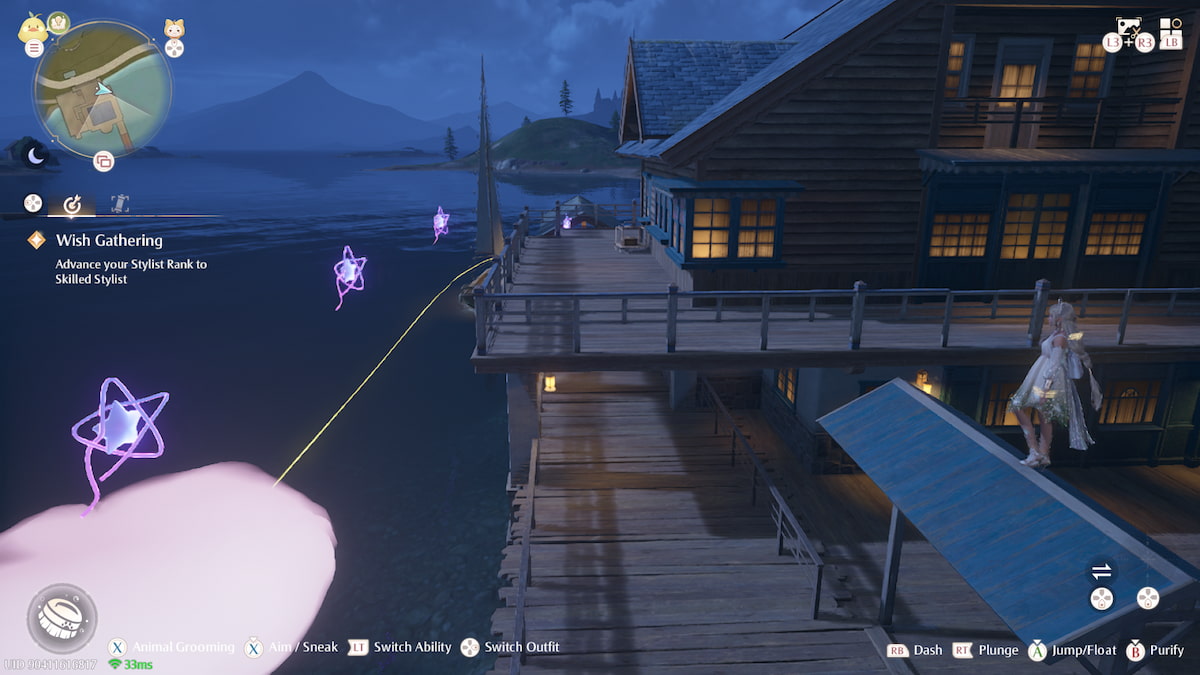Screen dimensions: 1200x675
Task: Open the Wish Gathering quest tracker
Action: point(109,240)
